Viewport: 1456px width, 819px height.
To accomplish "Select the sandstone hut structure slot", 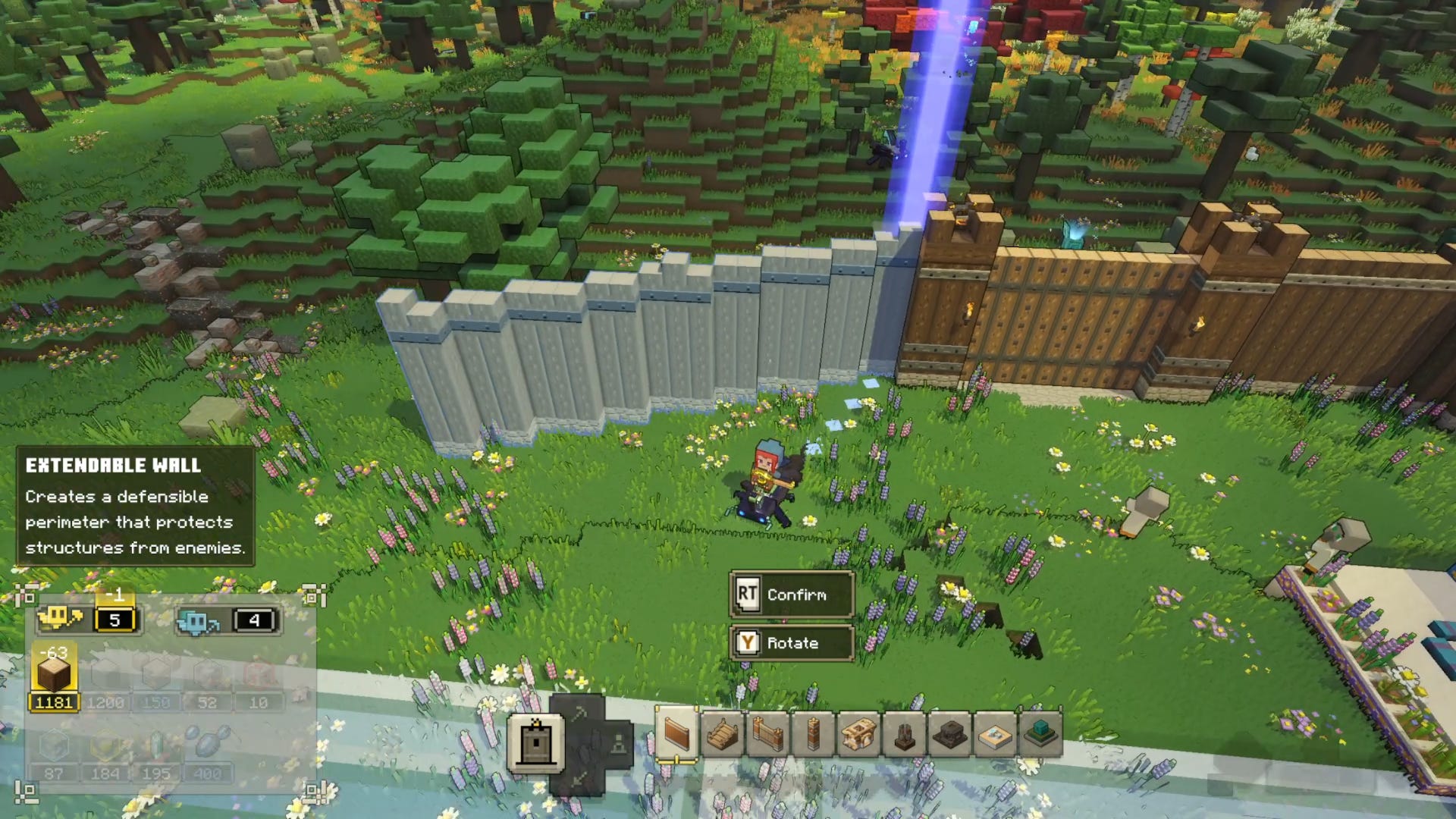I will [x=858, y=734].
